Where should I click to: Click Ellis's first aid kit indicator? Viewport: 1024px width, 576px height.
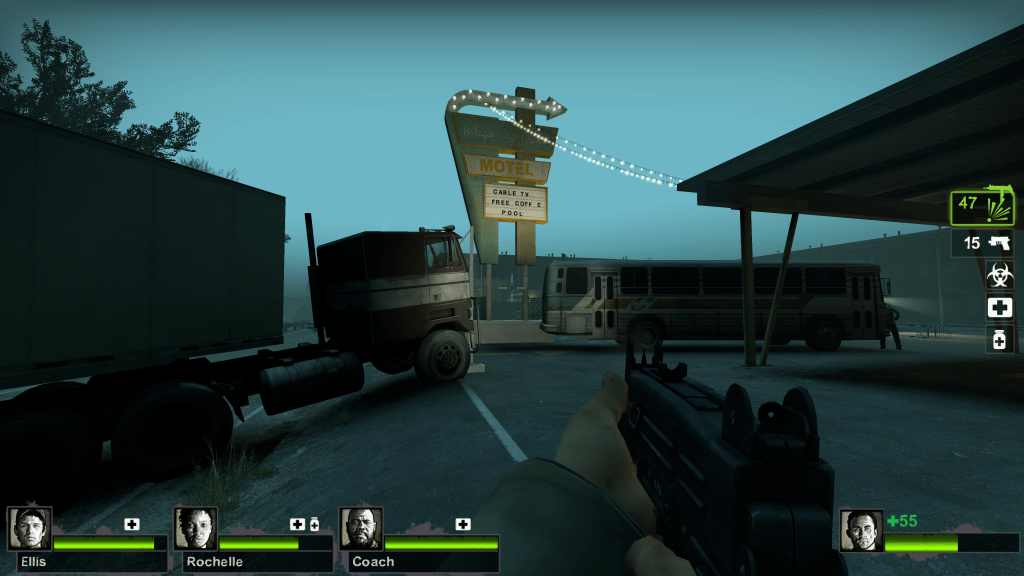(132, 524)
